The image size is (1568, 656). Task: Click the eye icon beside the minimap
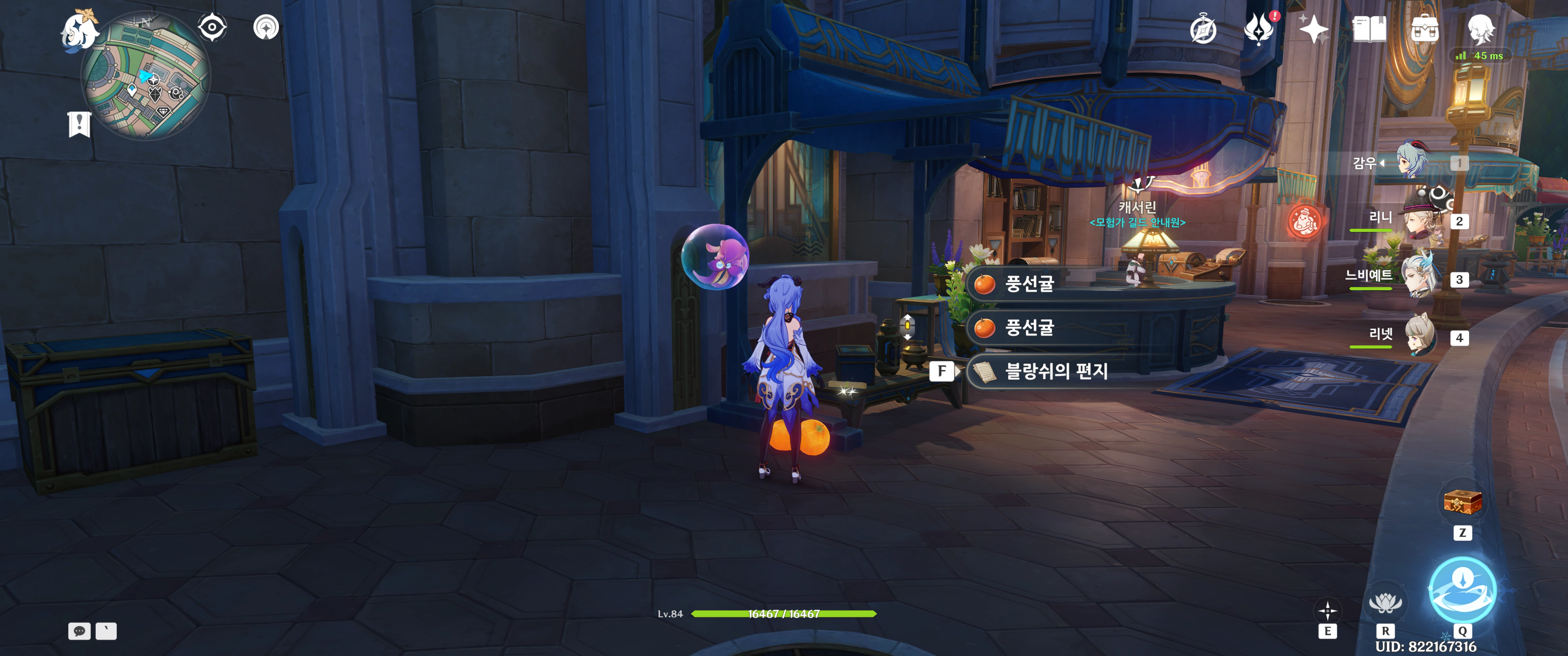pyautogui.click(x=212, y=27)
